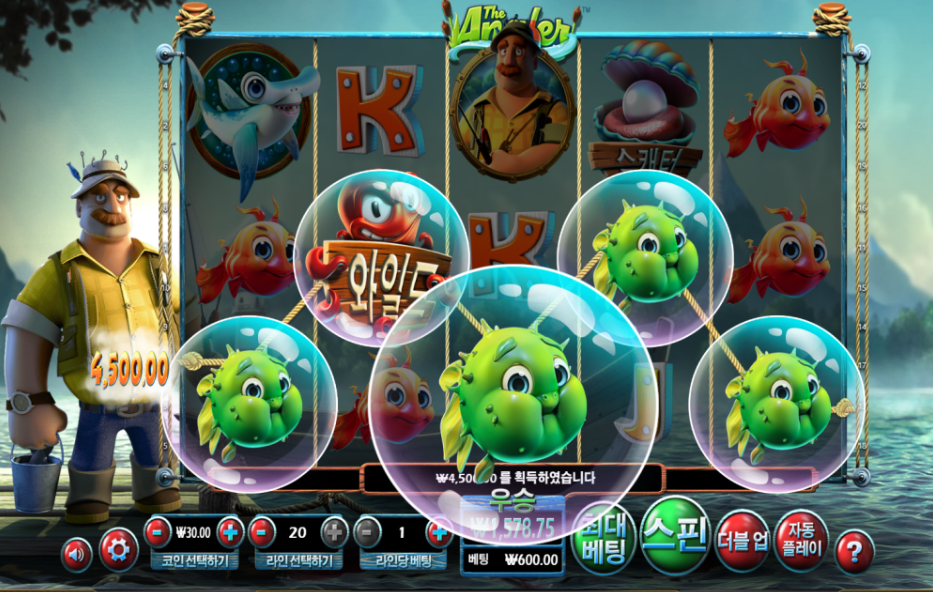
Task: Lower the bet-per-line value
Action: click(x=369, y=531)
